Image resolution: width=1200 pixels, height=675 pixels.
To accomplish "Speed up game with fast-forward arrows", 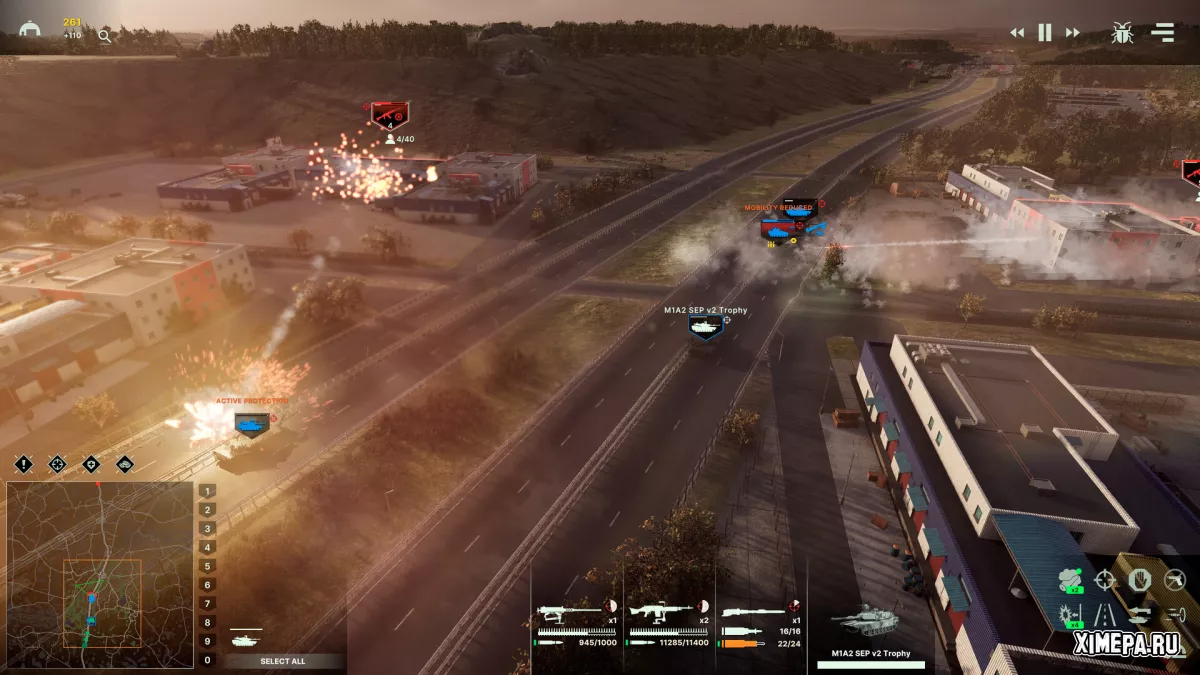I will (1072, 33).
